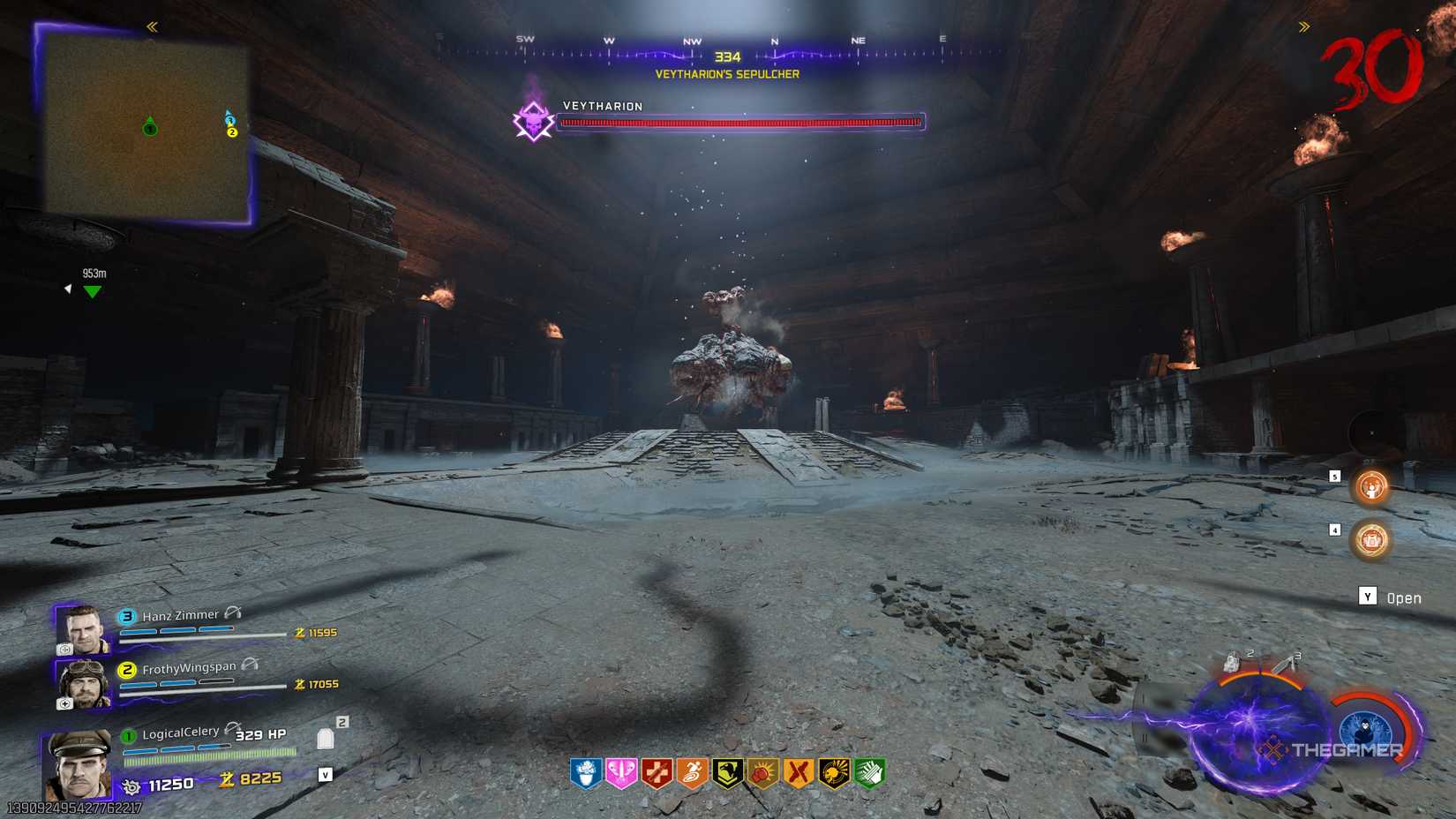Click the lethal equipment icon beside slot 4
The height and width of the screenshot is (819, 1456).
point(1370,539)
